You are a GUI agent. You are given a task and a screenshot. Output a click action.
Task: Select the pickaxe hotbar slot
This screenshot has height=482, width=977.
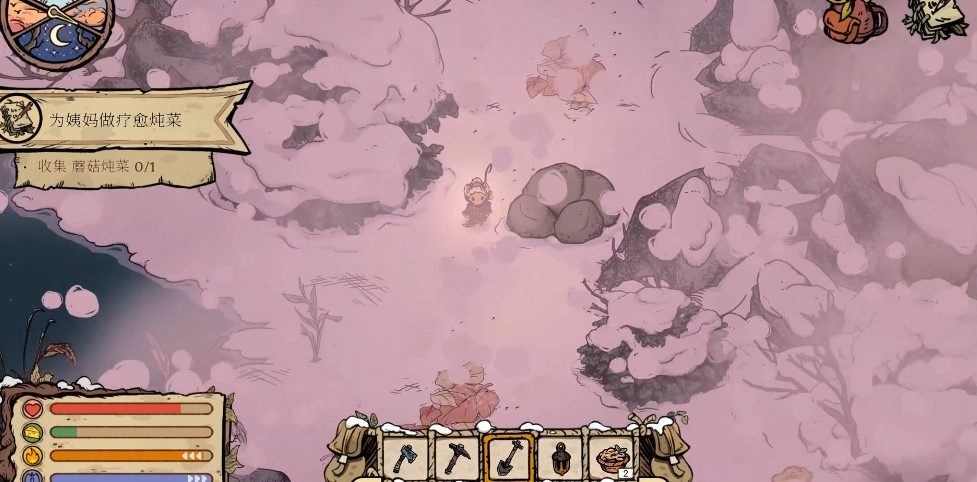coord(457,458)
